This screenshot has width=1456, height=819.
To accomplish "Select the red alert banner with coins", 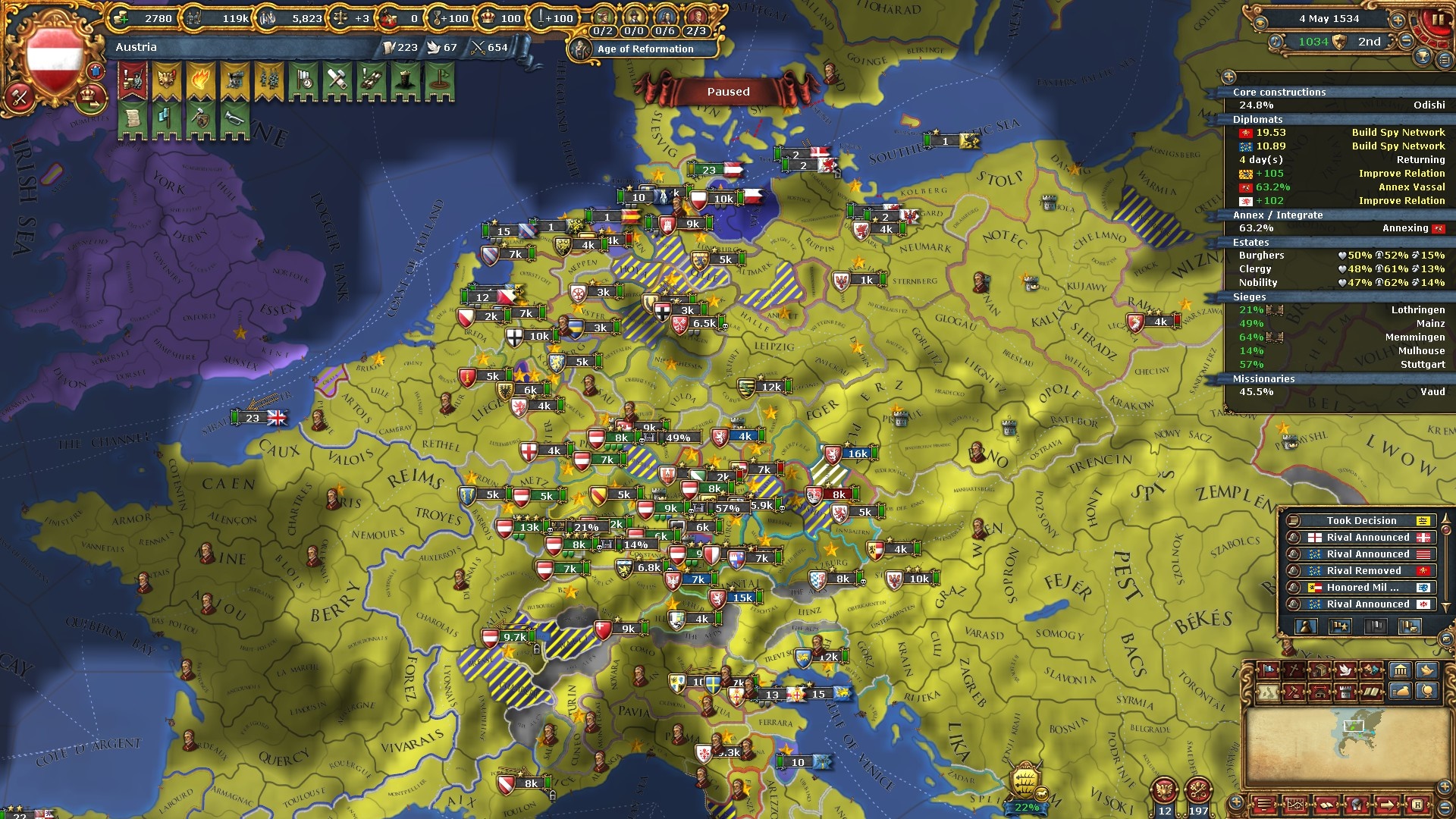I will [x=133, y=81].
